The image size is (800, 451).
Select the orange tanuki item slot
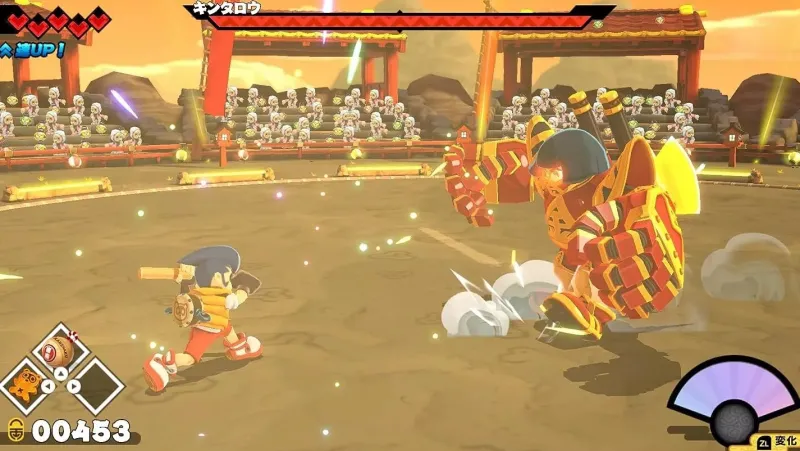pyautogui.click(x=28, y=385)
